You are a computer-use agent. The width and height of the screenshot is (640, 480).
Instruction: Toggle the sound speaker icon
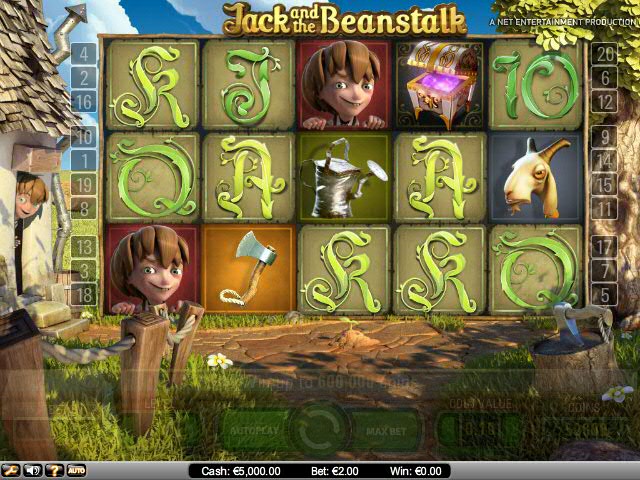click(33, 470)
